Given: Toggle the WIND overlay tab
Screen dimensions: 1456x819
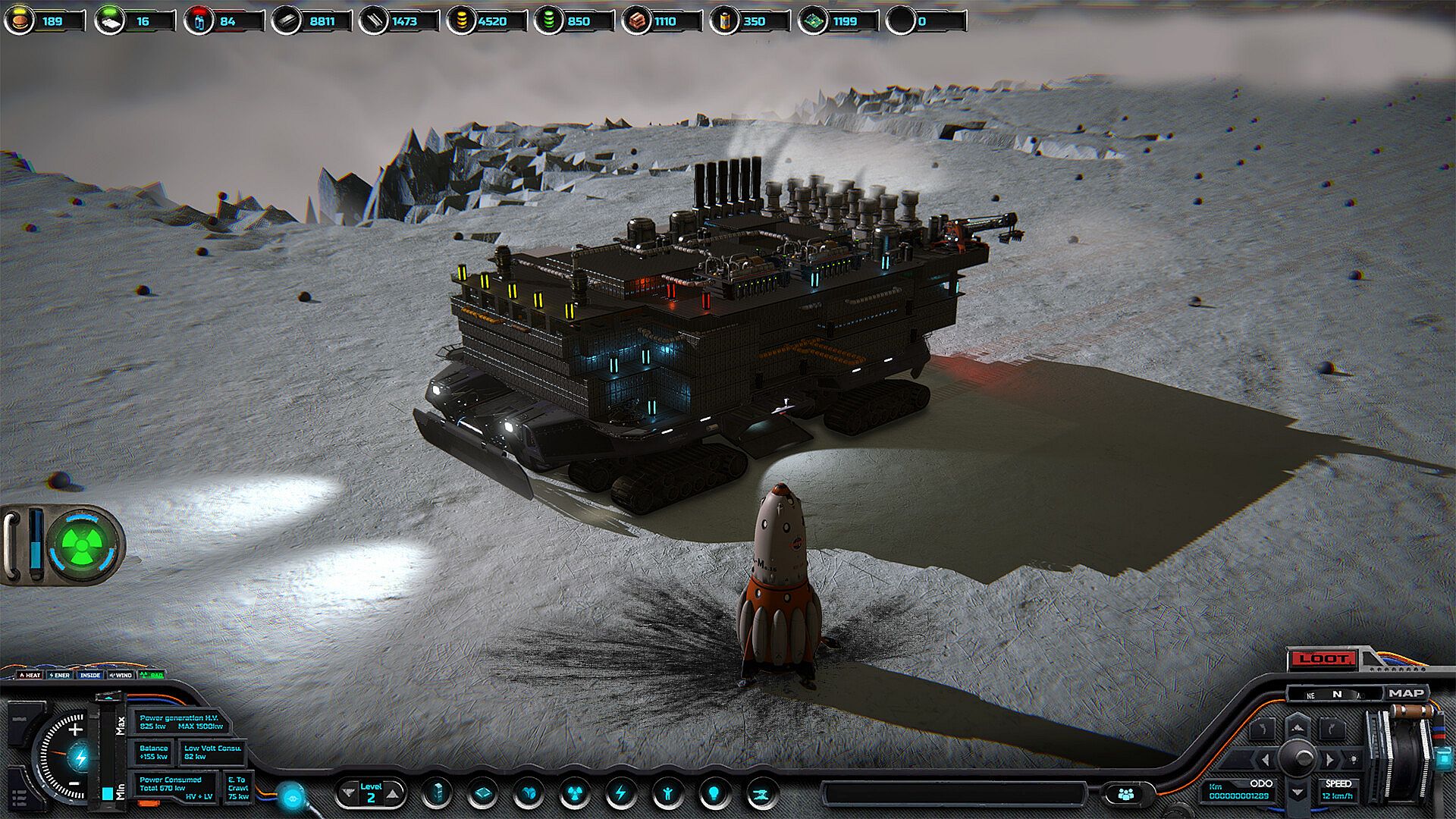Looking at the screenshot, I should (x=121, y=675).
